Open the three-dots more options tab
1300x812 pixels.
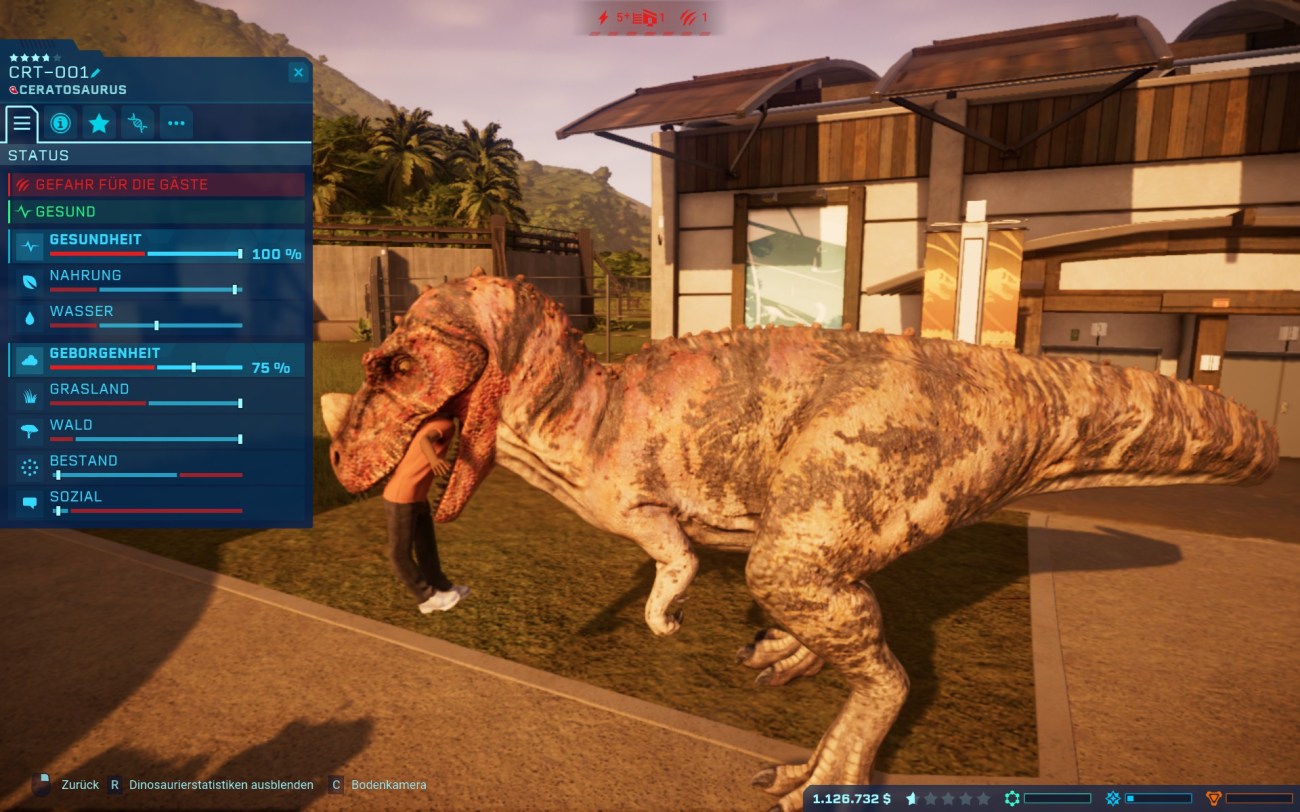176,123
